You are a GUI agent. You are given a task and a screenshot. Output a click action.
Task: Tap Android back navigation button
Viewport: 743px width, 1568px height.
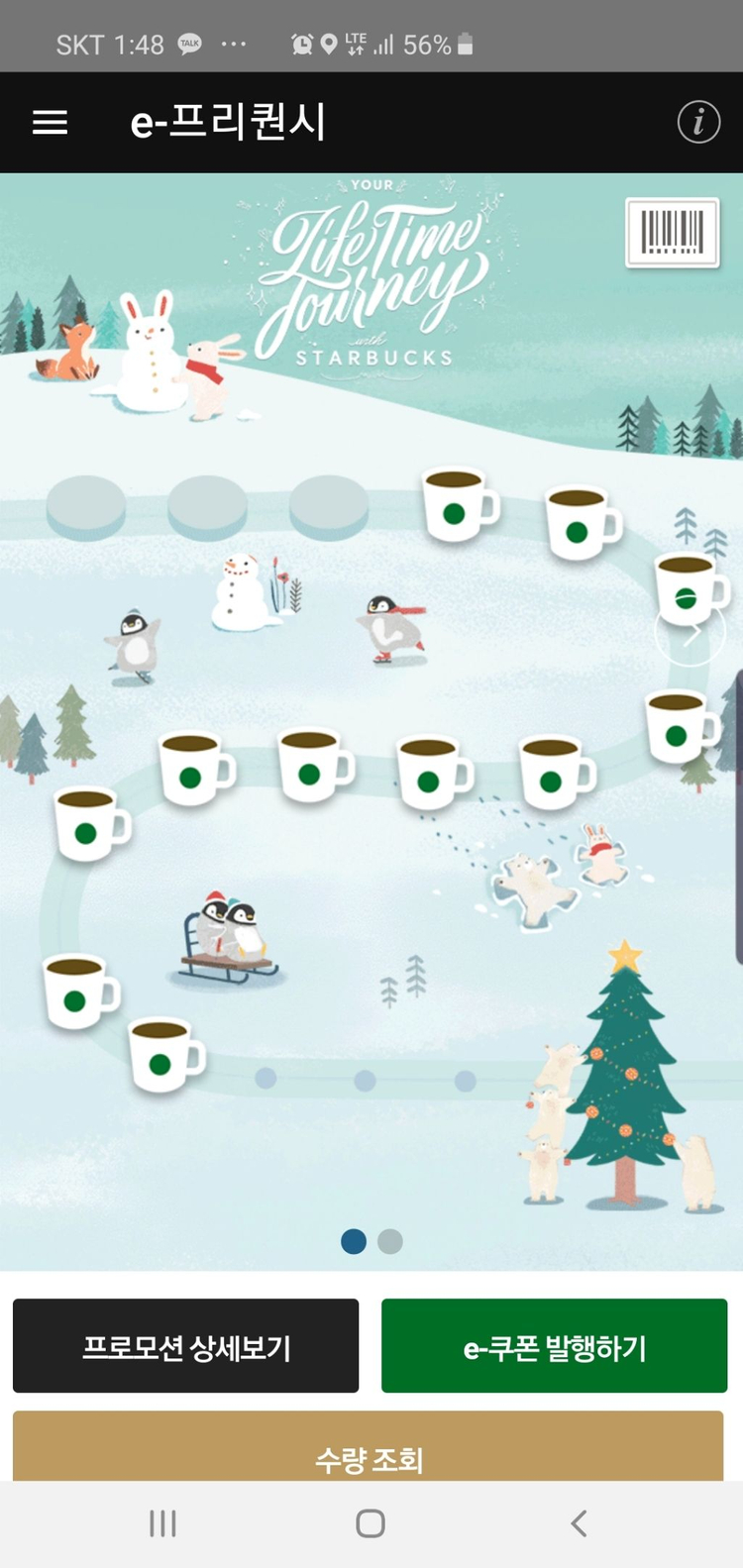click(x=579, y=1523)
